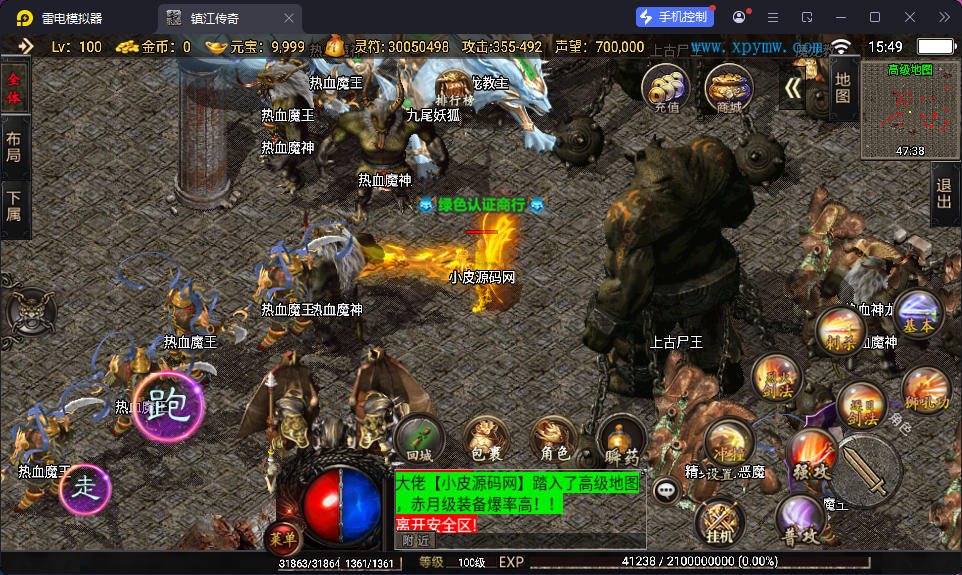This screenshot has width=962, height=575.
Task: Cast the 刺杀 skill
Action: (x=840, y=331)
